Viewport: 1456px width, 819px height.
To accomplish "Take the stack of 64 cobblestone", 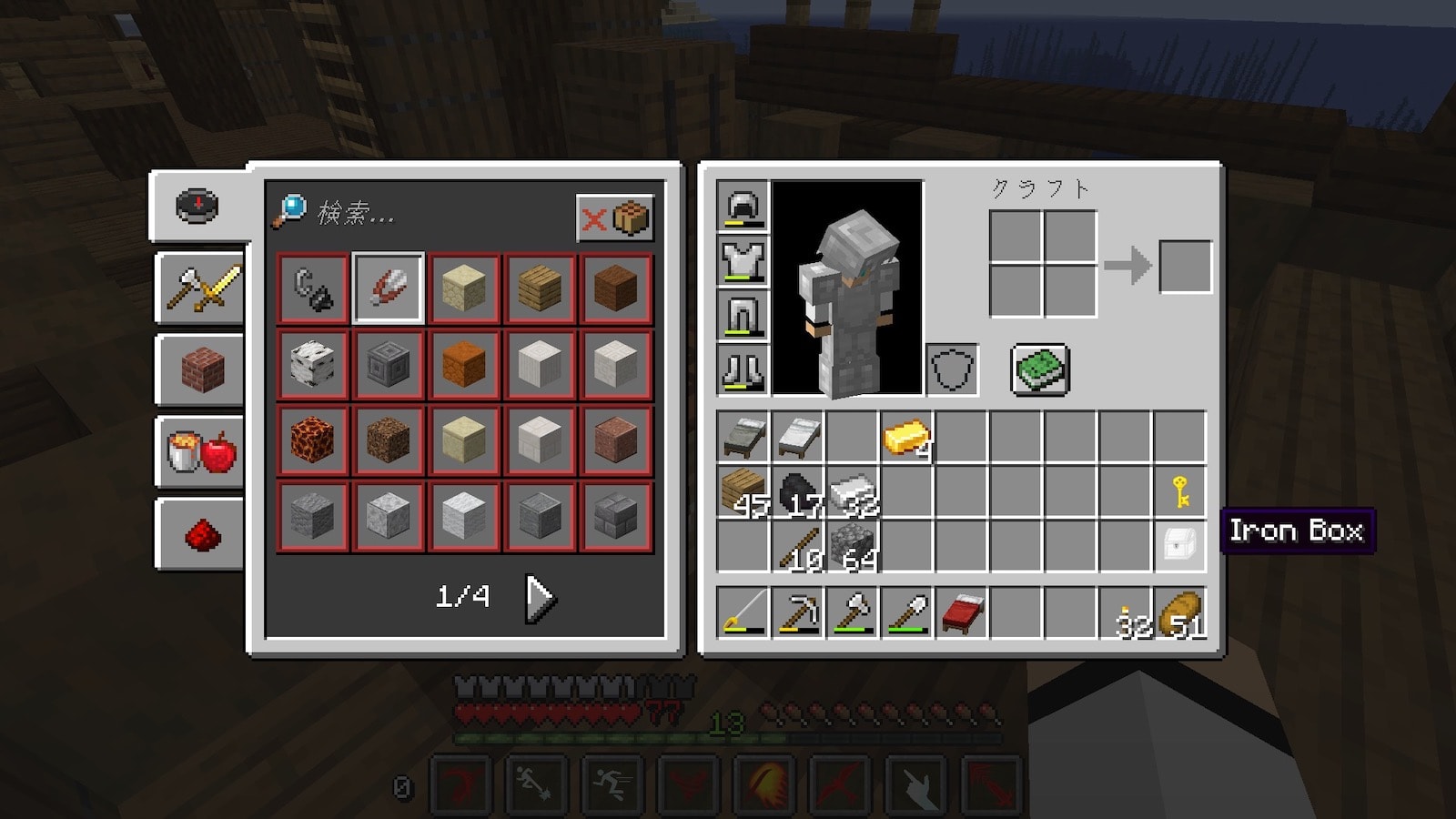I will coord(853,546).
